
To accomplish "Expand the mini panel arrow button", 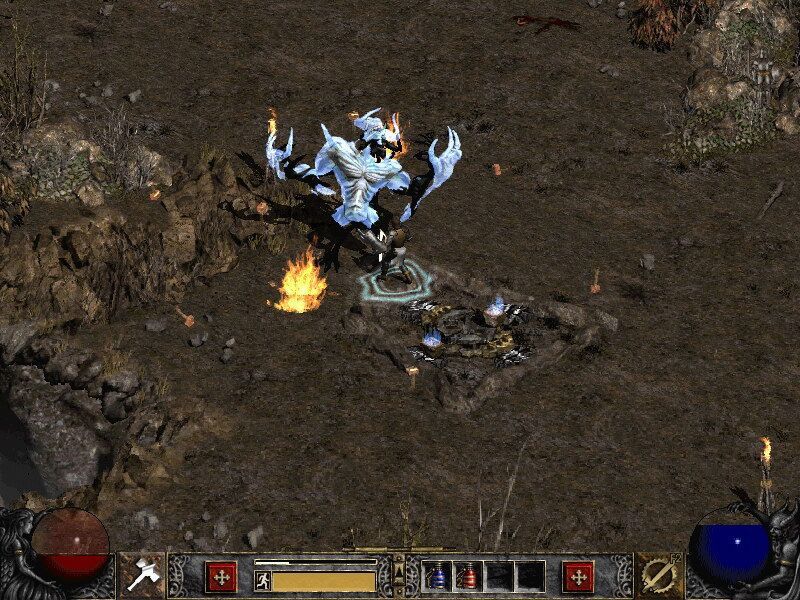I will click(400, 571).
